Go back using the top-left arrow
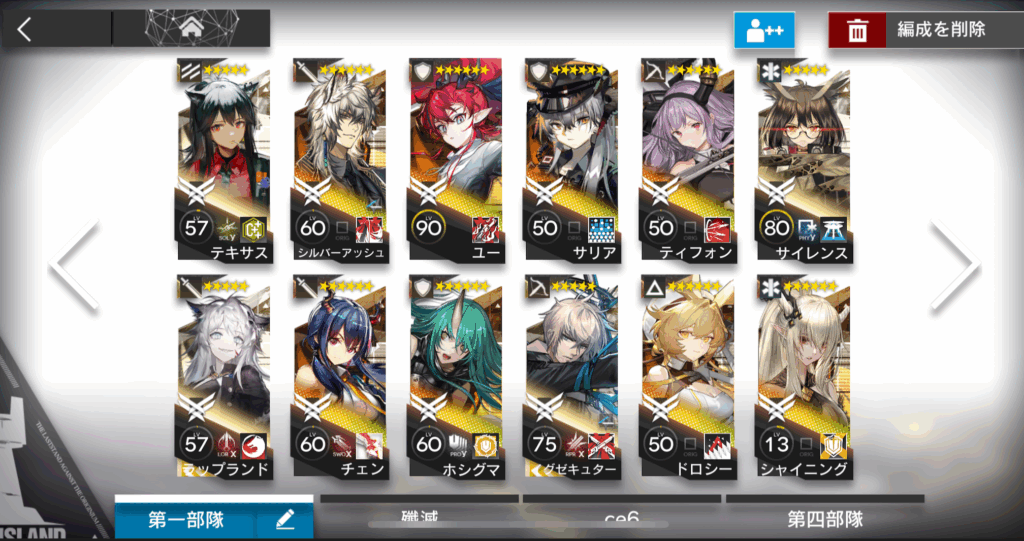Viewport: 1024px width, 541px height. (25, 28)
